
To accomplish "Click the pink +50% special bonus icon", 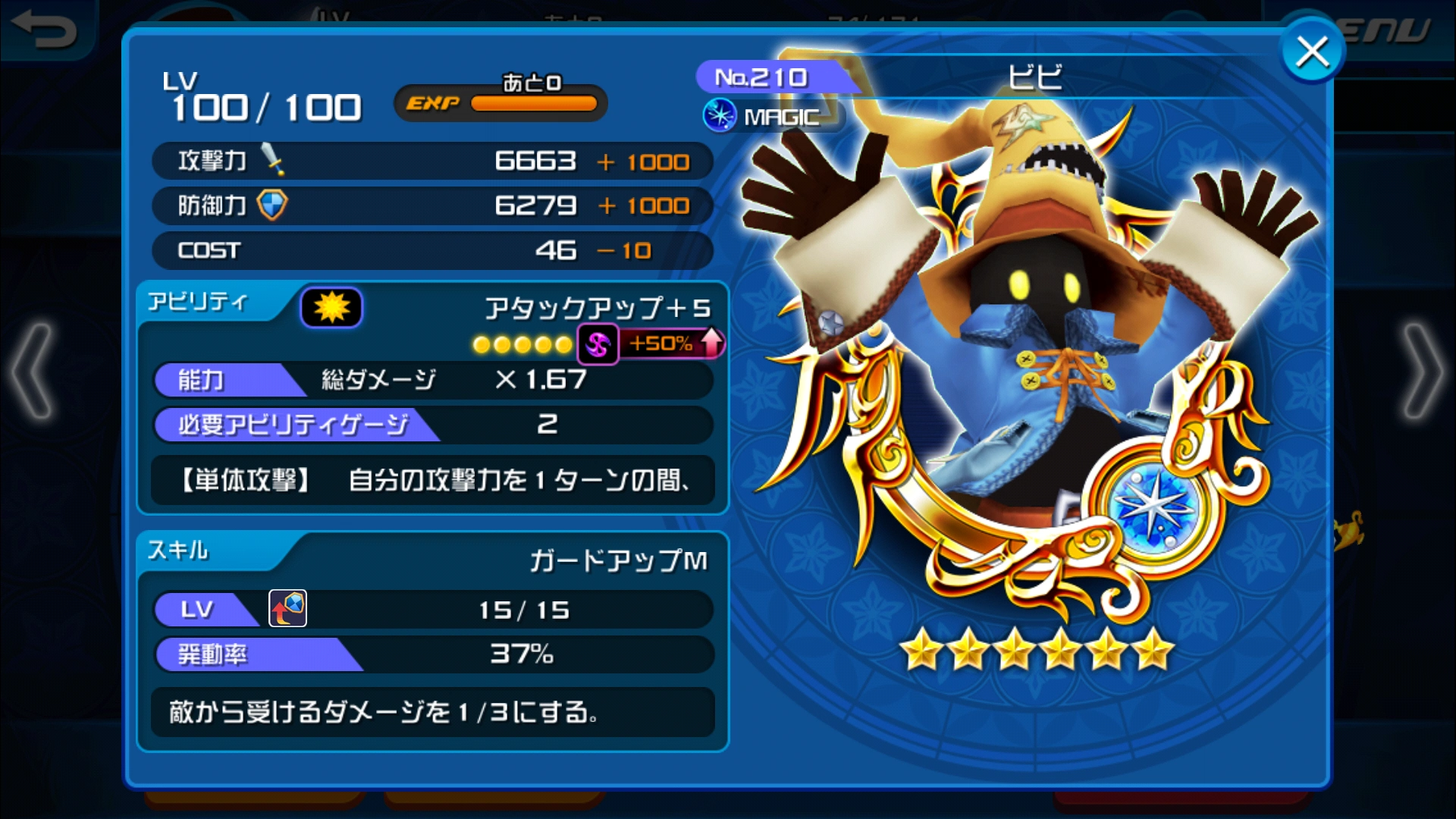I will coord(598,344).
